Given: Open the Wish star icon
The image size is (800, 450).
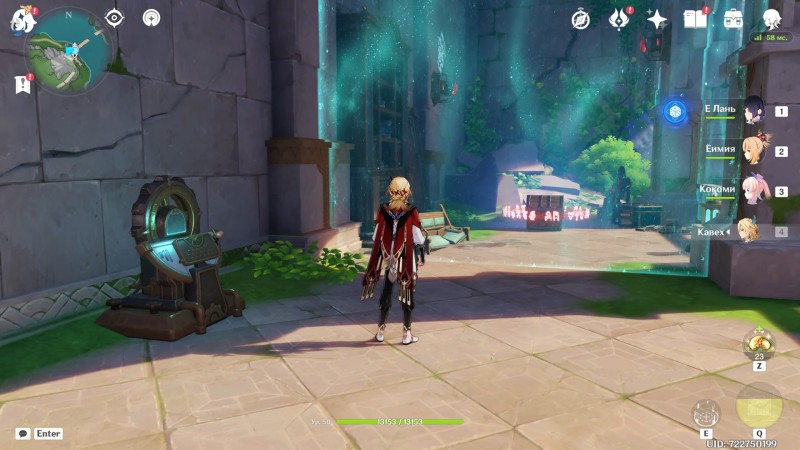Looking at the screenshot, I should click(657, 19).
